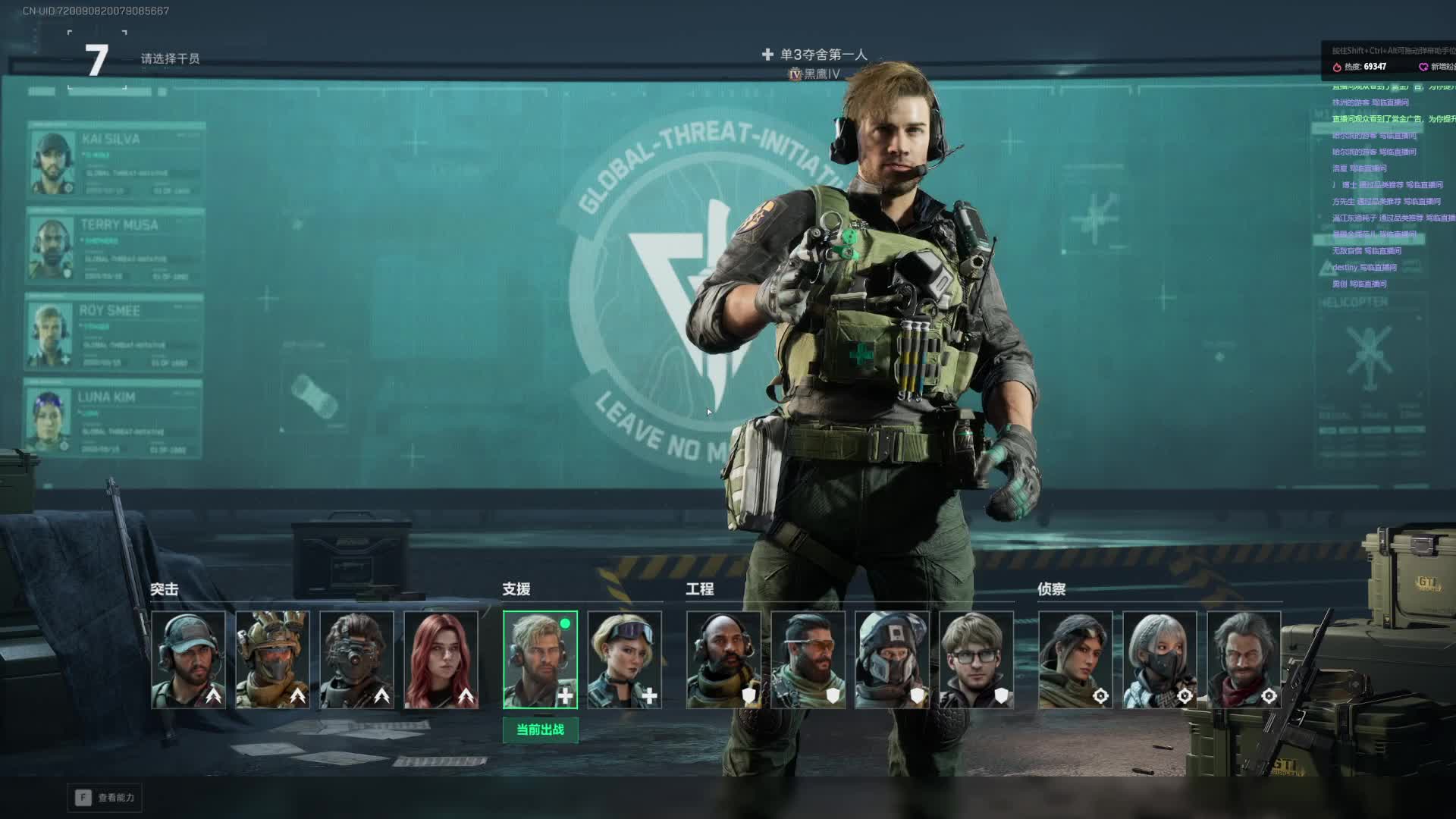Viewport: 1456px width, 819px height.
Task: Pick the assault operator with night-vision goggles
Action: click(356, 660)
